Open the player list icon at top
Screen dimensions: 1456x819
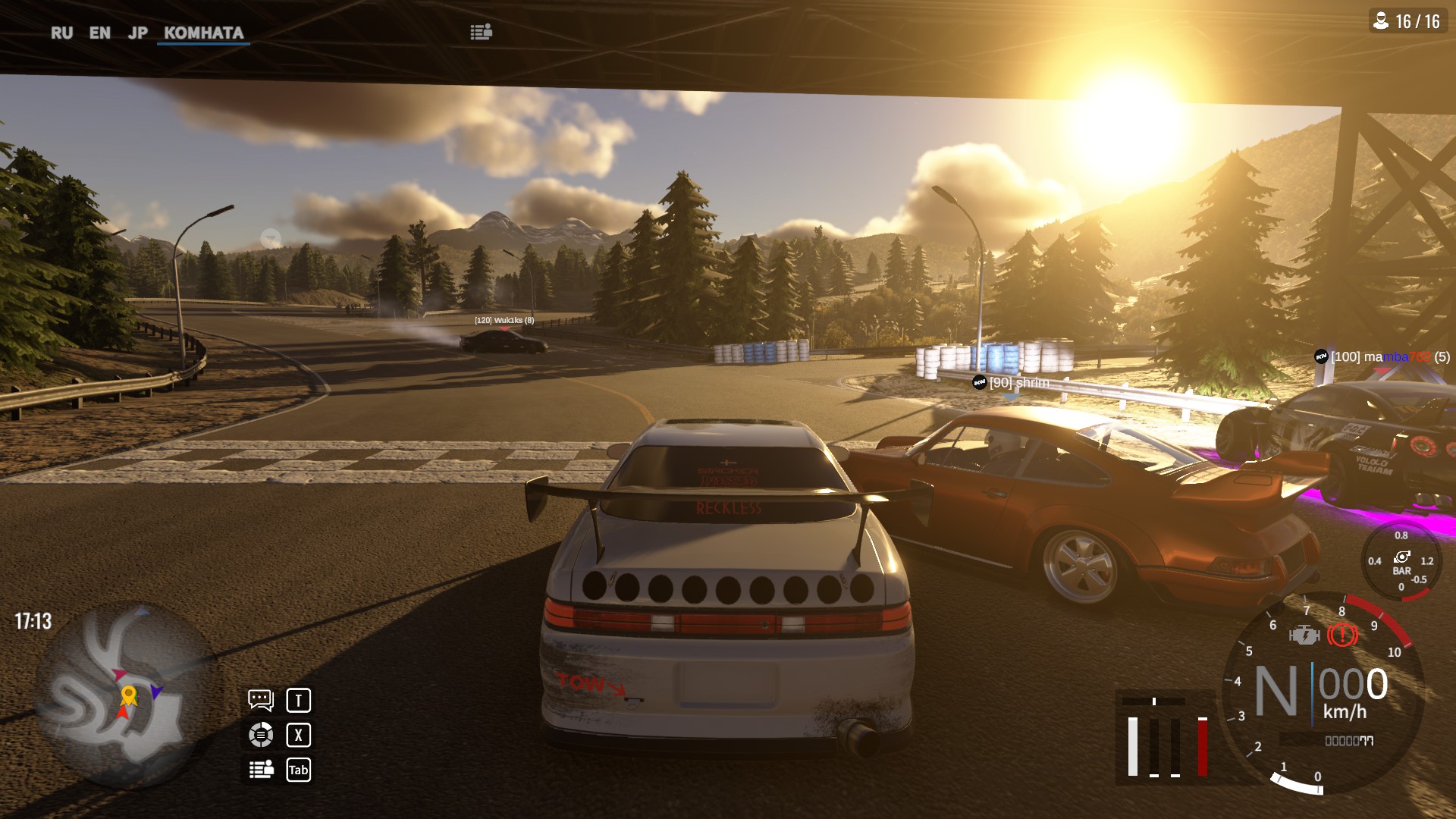tap(481, 32)
